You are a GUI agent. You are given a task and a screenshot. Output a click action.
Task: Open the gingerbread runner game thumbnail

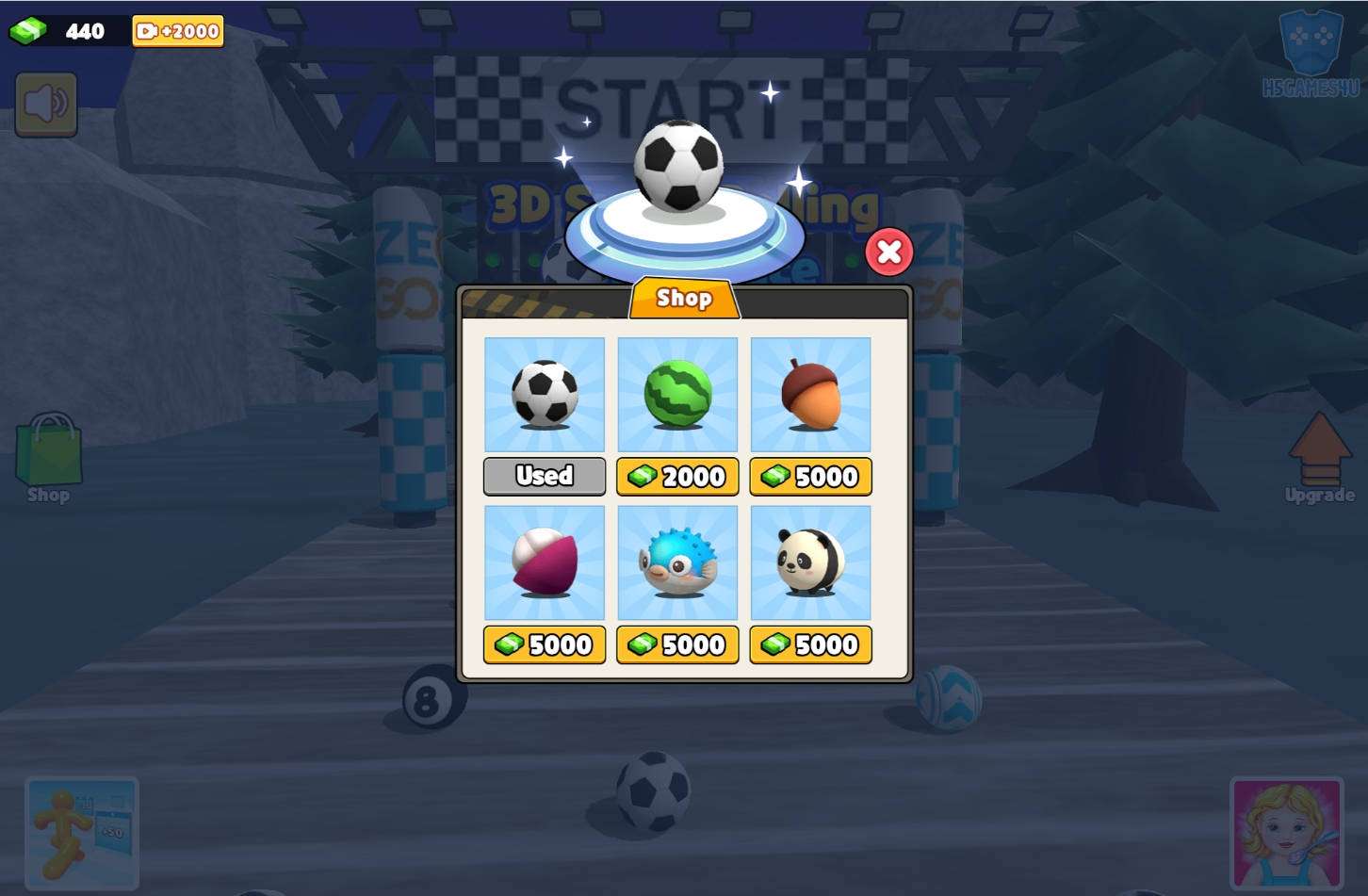pyautogui.click(x=82, y=833)
